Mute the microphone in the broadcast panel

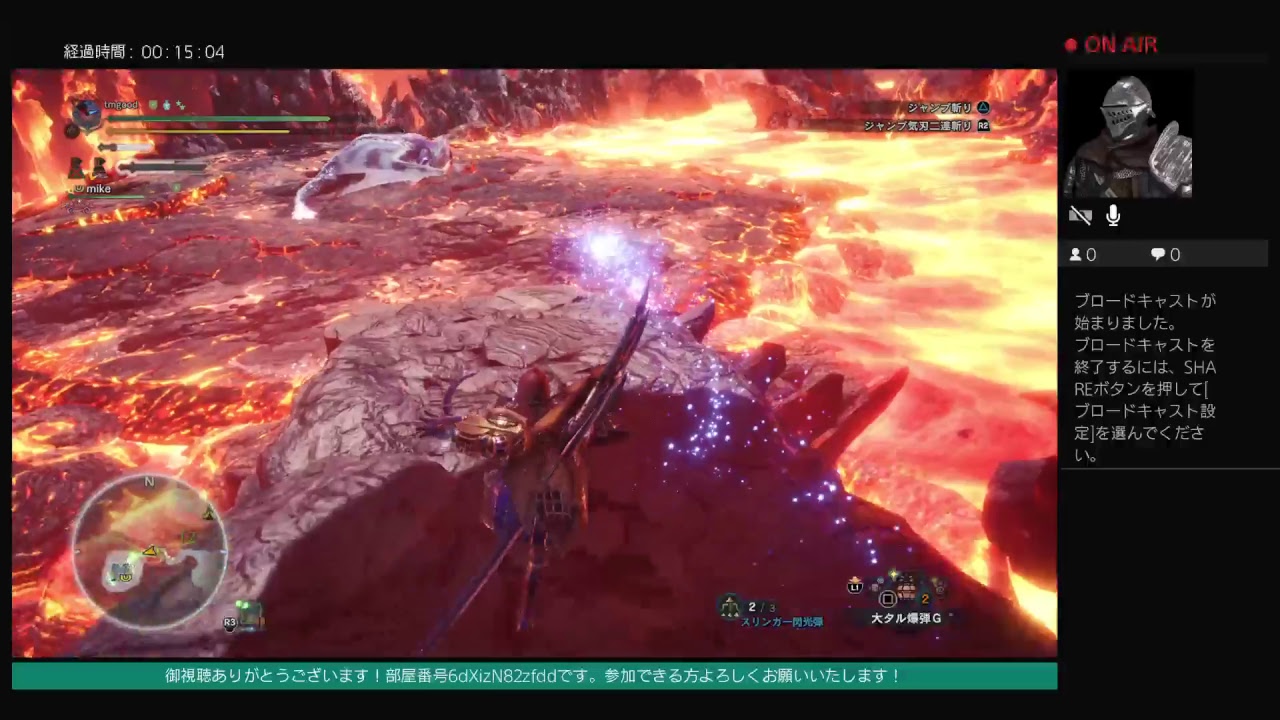click(x=1112, y=215)
